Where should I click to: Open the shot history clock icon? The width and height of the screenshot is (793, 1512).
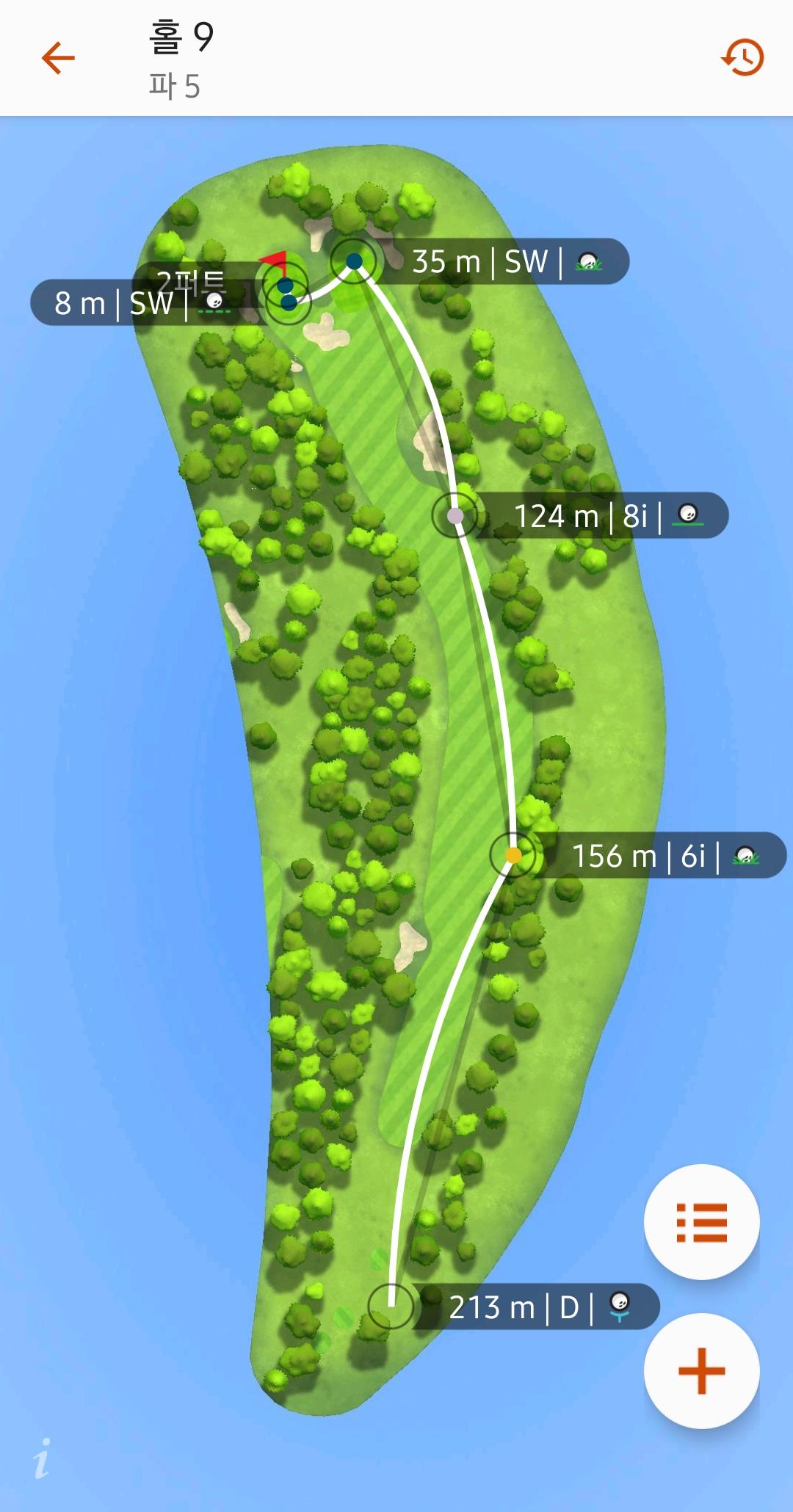pos(742,58)
